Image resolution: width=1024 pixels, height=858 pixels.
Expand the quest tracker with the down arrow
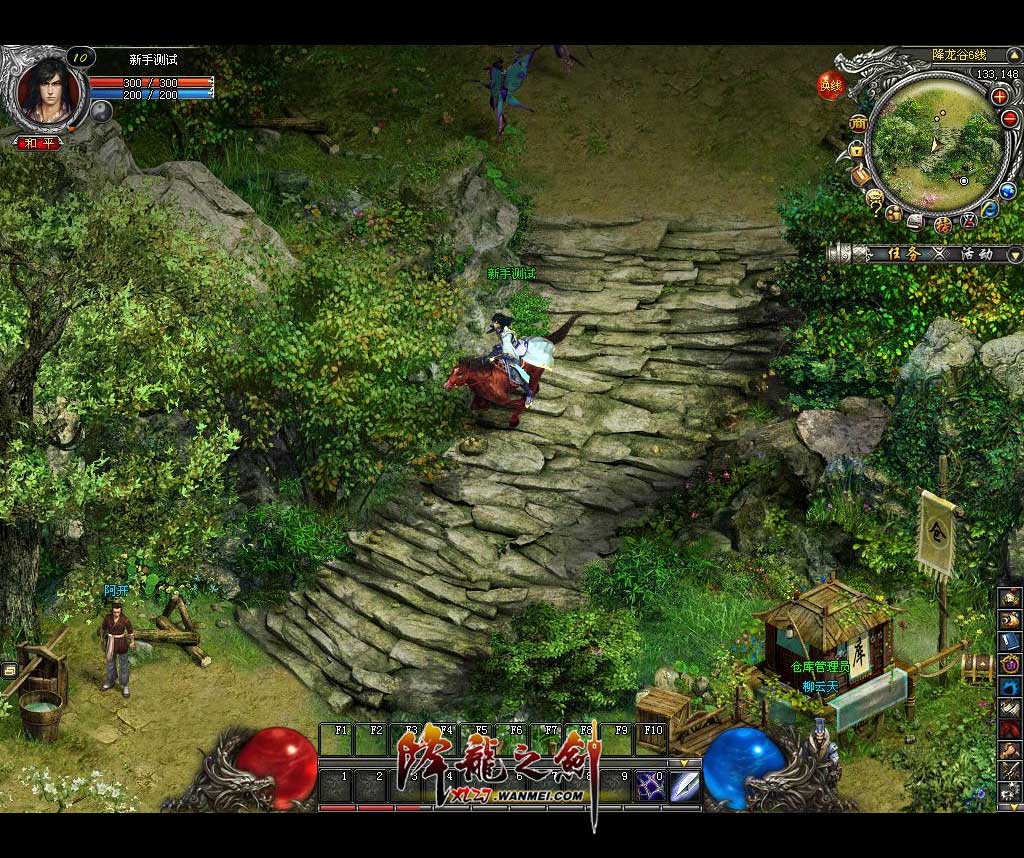tap(1015, 254)
